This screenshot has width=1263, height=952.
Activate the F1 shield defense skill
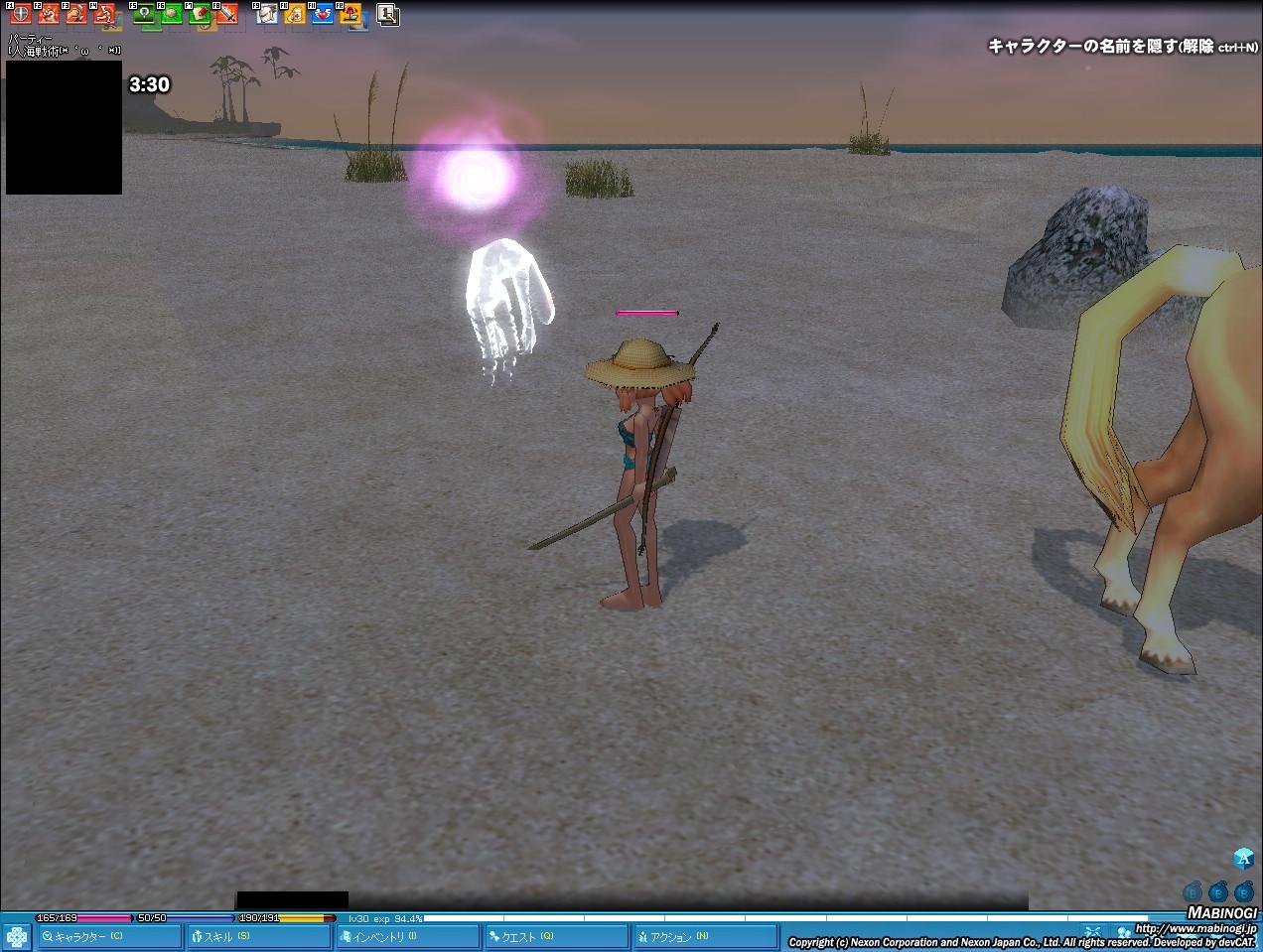click(19, 14)
